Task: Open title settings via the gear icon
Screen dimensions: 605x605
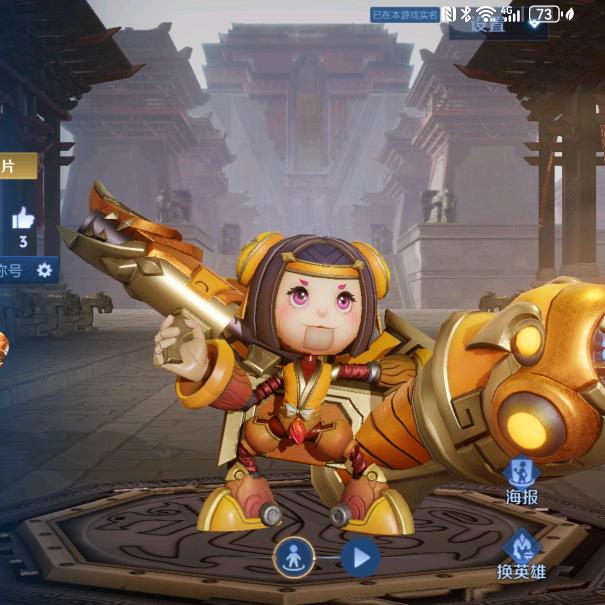Action: pyautogui.click(x=44, y=270)
